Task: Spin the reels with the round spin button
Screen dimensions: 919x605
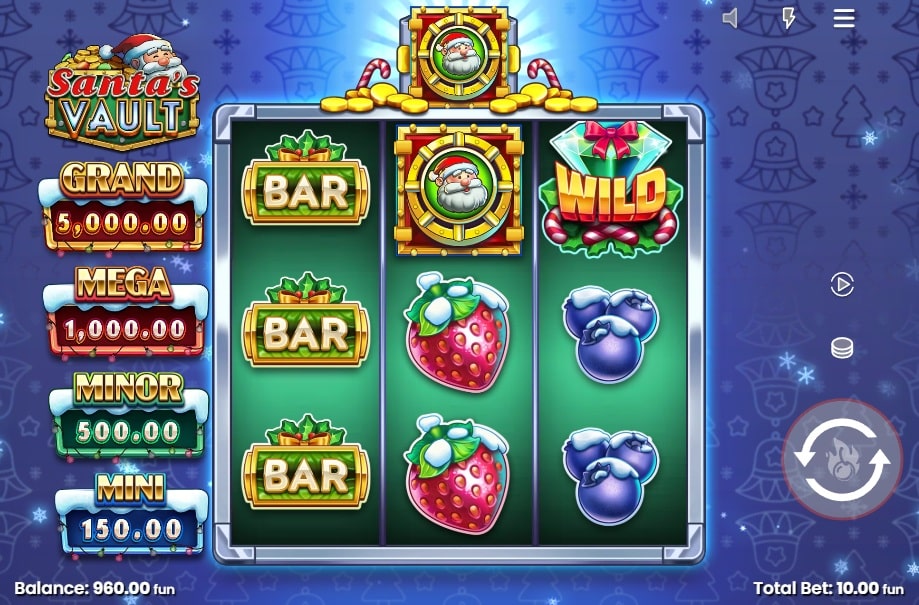Action: (x=841, y=459)
